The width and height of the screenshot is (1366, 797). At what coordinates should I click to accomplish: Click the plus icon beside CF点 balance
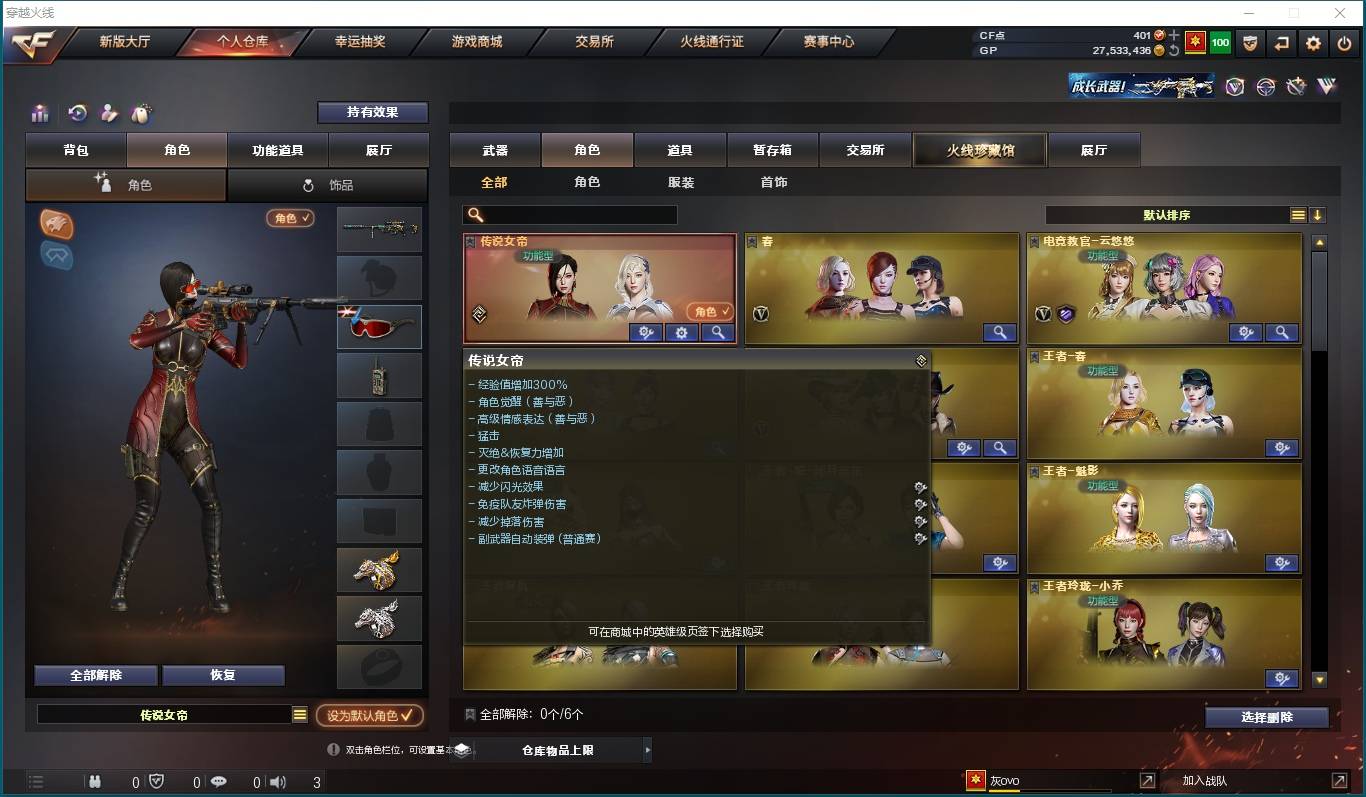(1173, 35)
